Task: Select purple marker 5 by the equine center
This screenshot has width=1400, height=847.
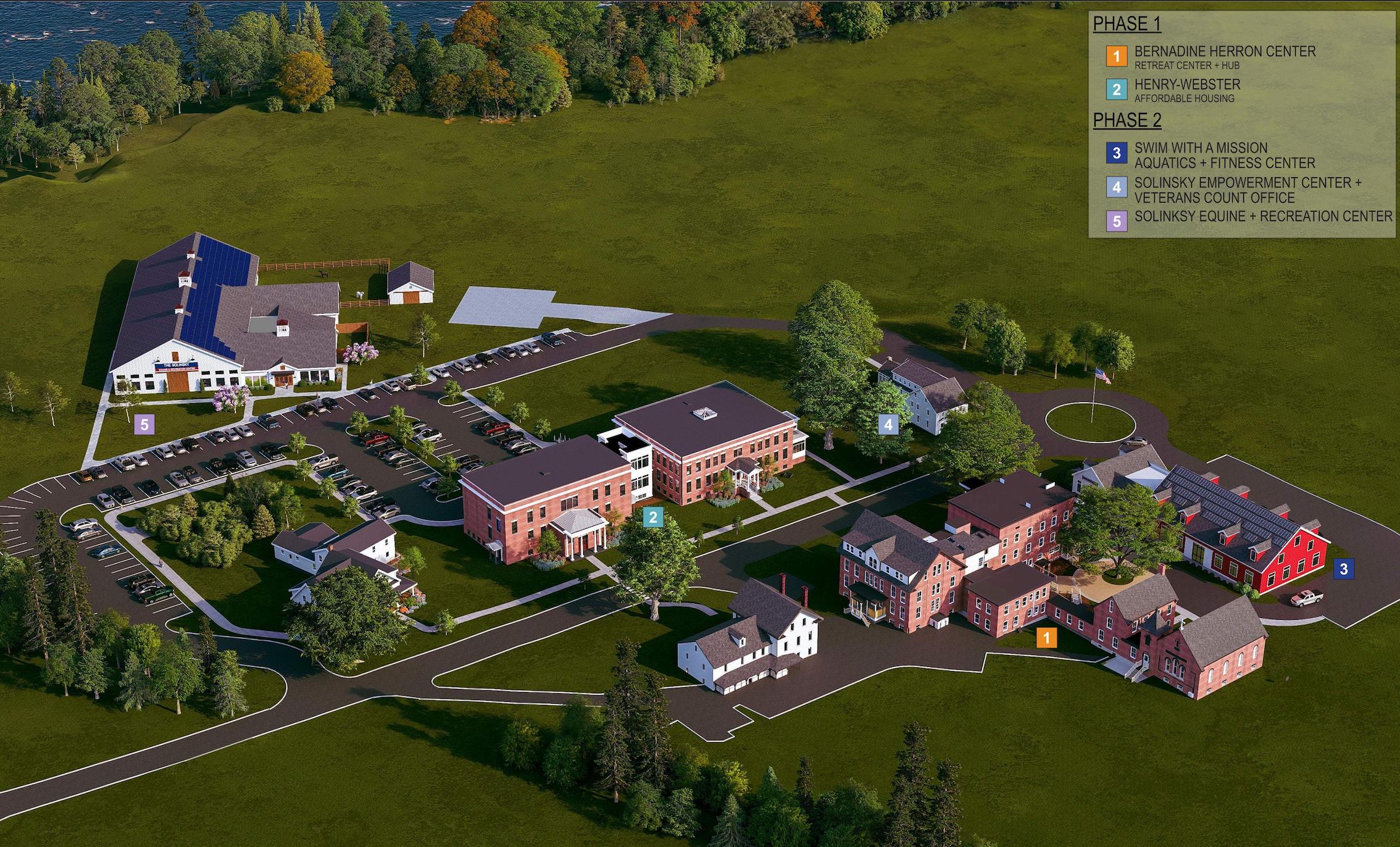Action: click(x=145, y=424)
